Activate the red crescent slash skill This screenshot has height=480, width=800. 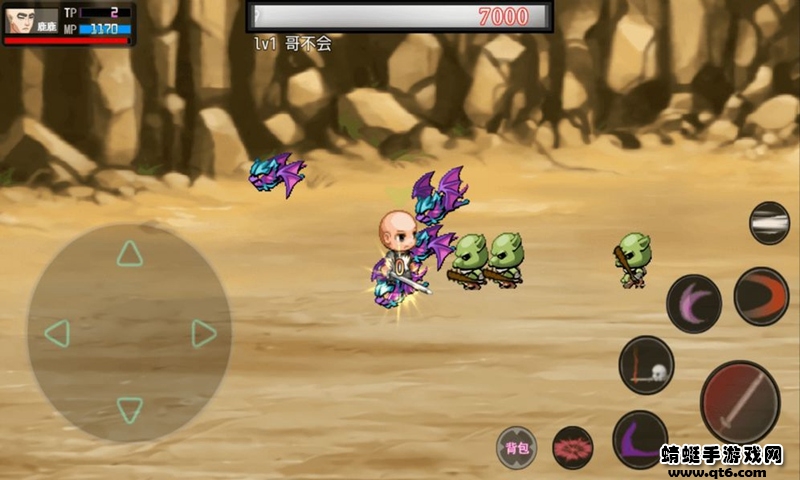761,296
